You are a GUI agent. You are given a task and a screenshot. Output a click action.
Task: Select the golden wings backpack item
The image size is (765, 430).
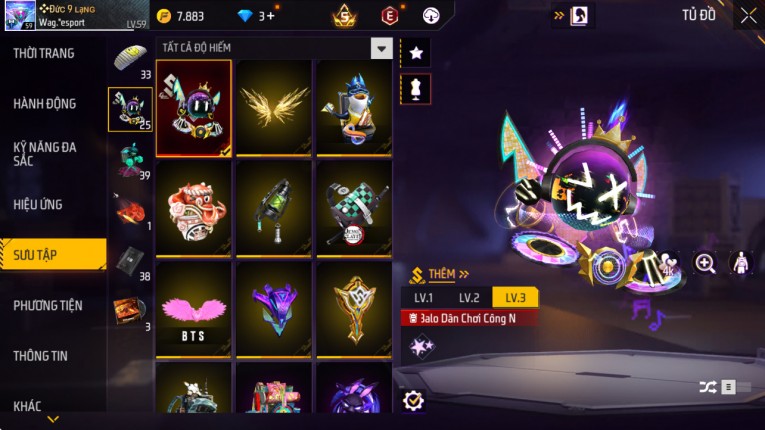point(273,109)
